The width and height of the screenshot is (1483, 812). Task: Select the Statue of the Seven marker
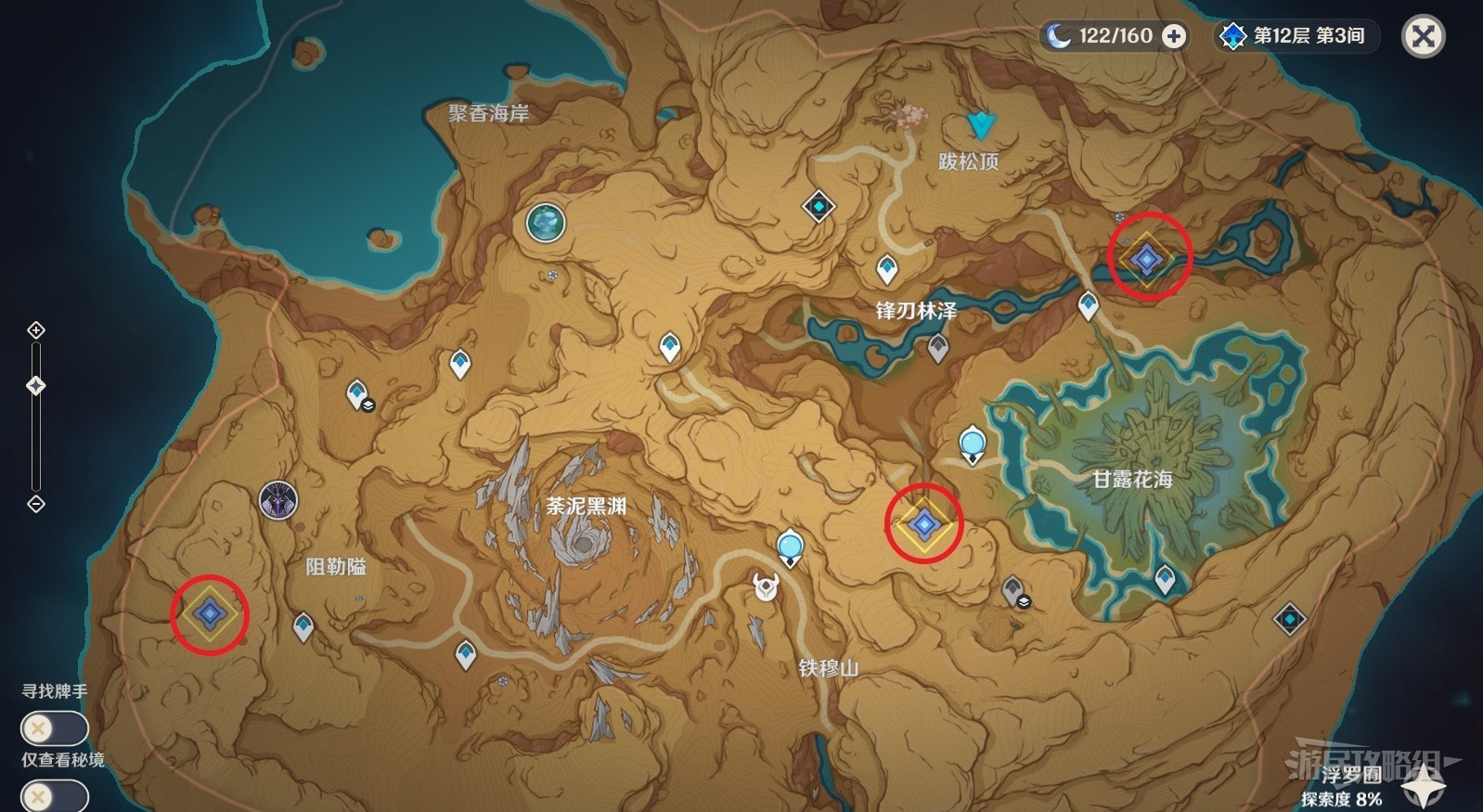[x=546, y=223]
